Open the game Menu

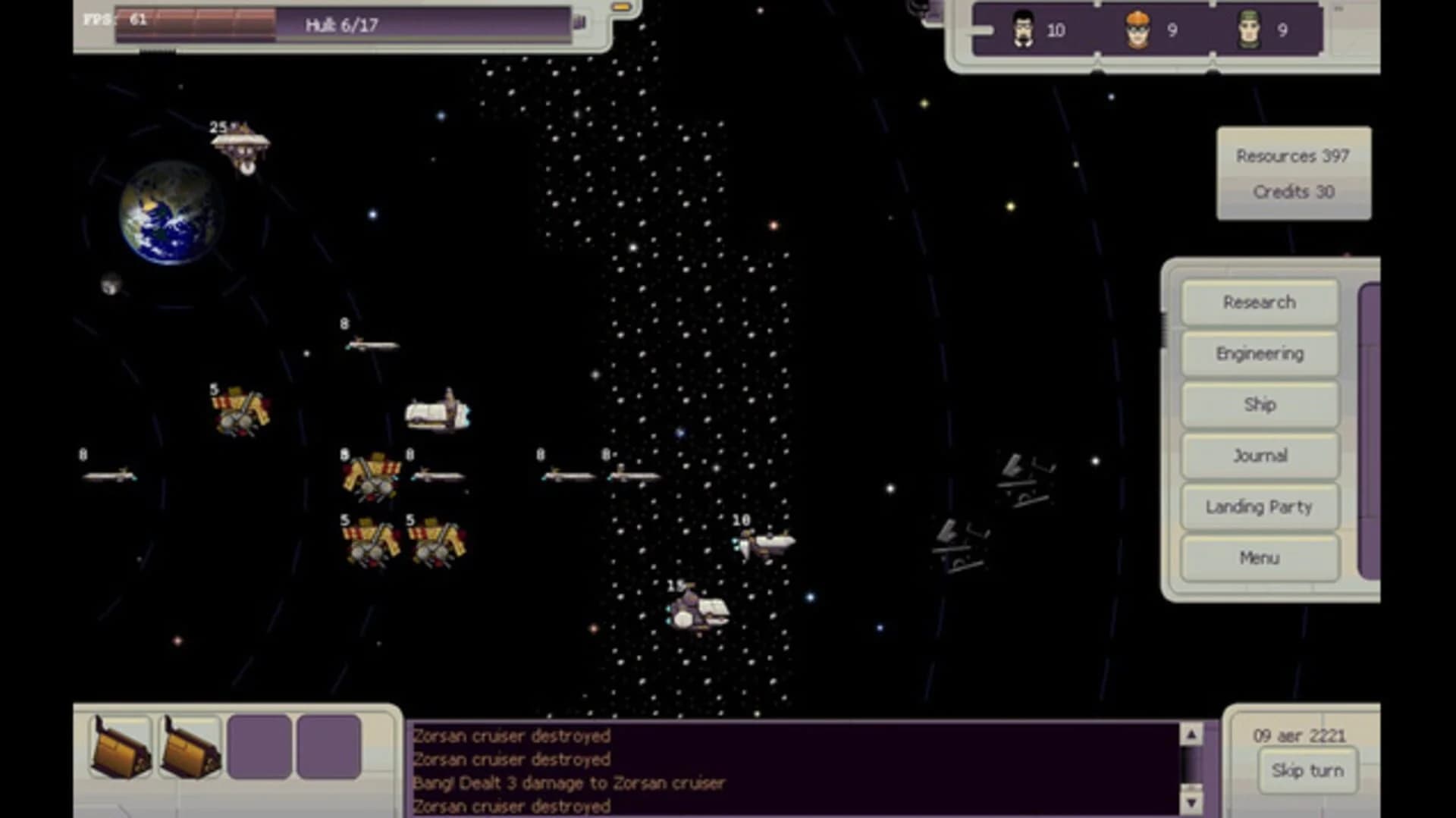[1259, 557]
